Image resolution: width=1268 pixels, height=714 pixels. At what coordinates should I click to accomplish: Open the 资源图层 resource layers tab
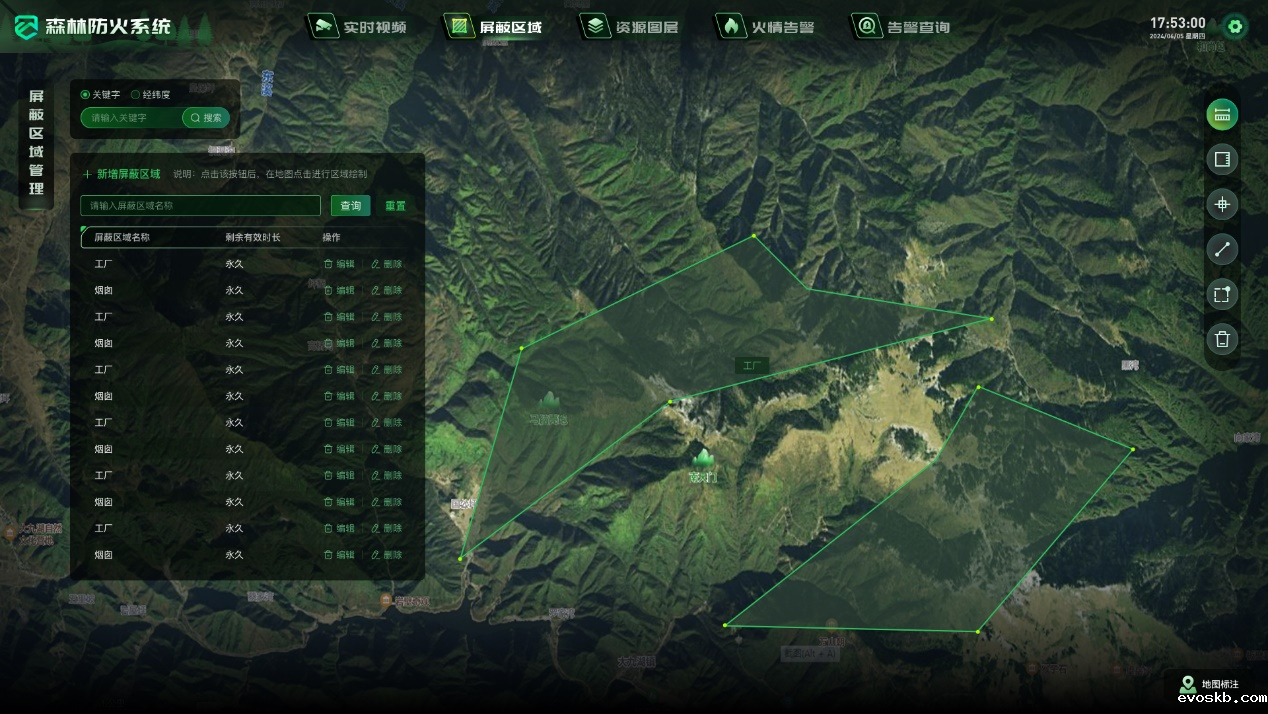[632, 27]
